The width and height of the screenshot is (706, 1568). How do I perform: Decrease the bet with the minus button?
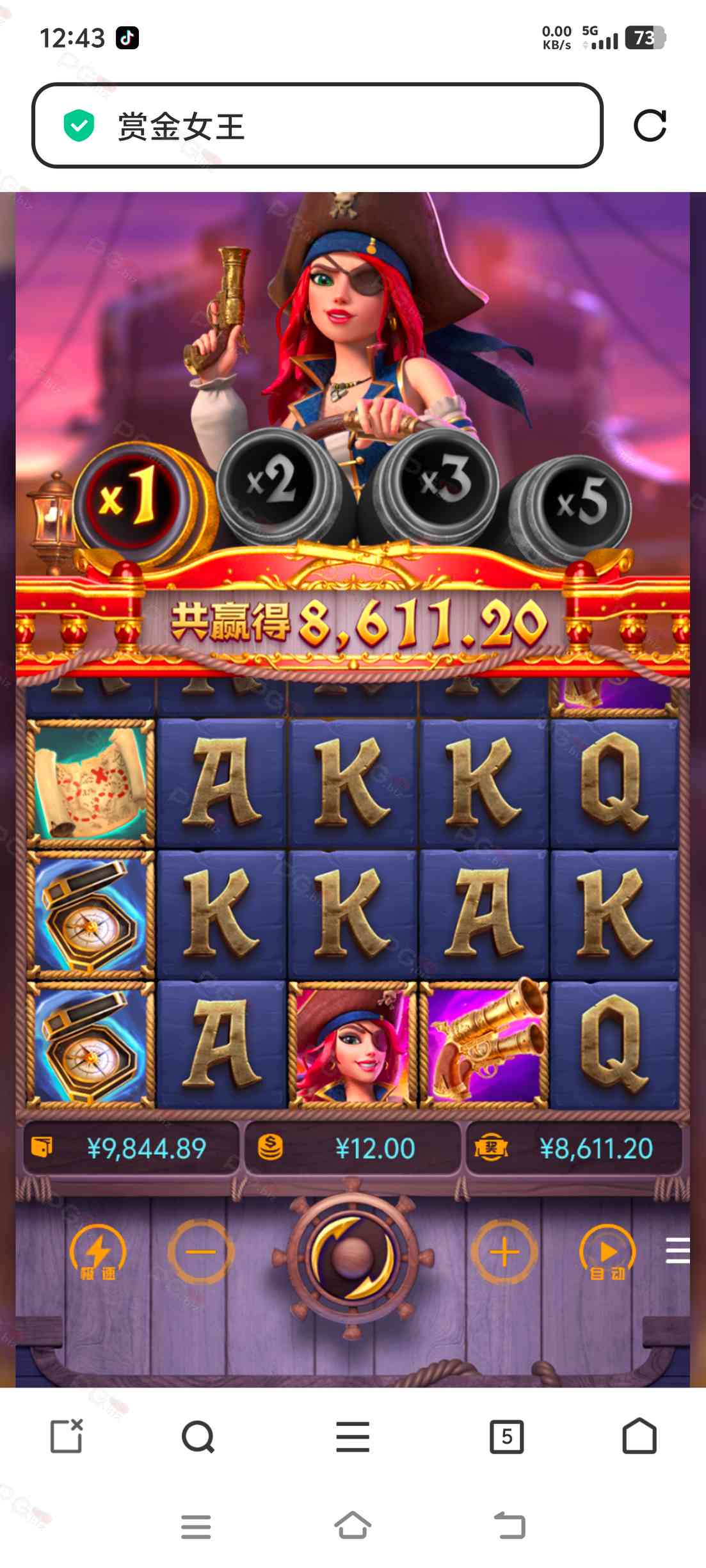click(x=201, y=1252)
